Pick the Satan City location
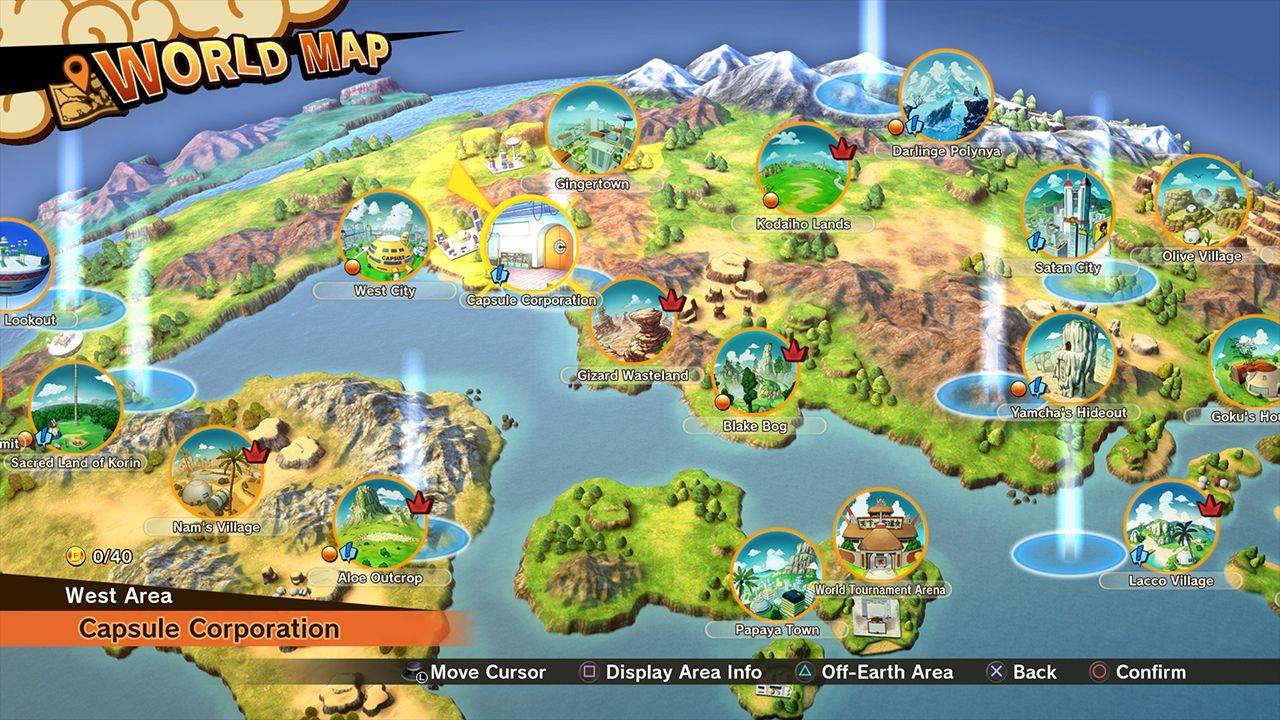1280x720 pixels. pyautogui.click(x=1068, y=212)
